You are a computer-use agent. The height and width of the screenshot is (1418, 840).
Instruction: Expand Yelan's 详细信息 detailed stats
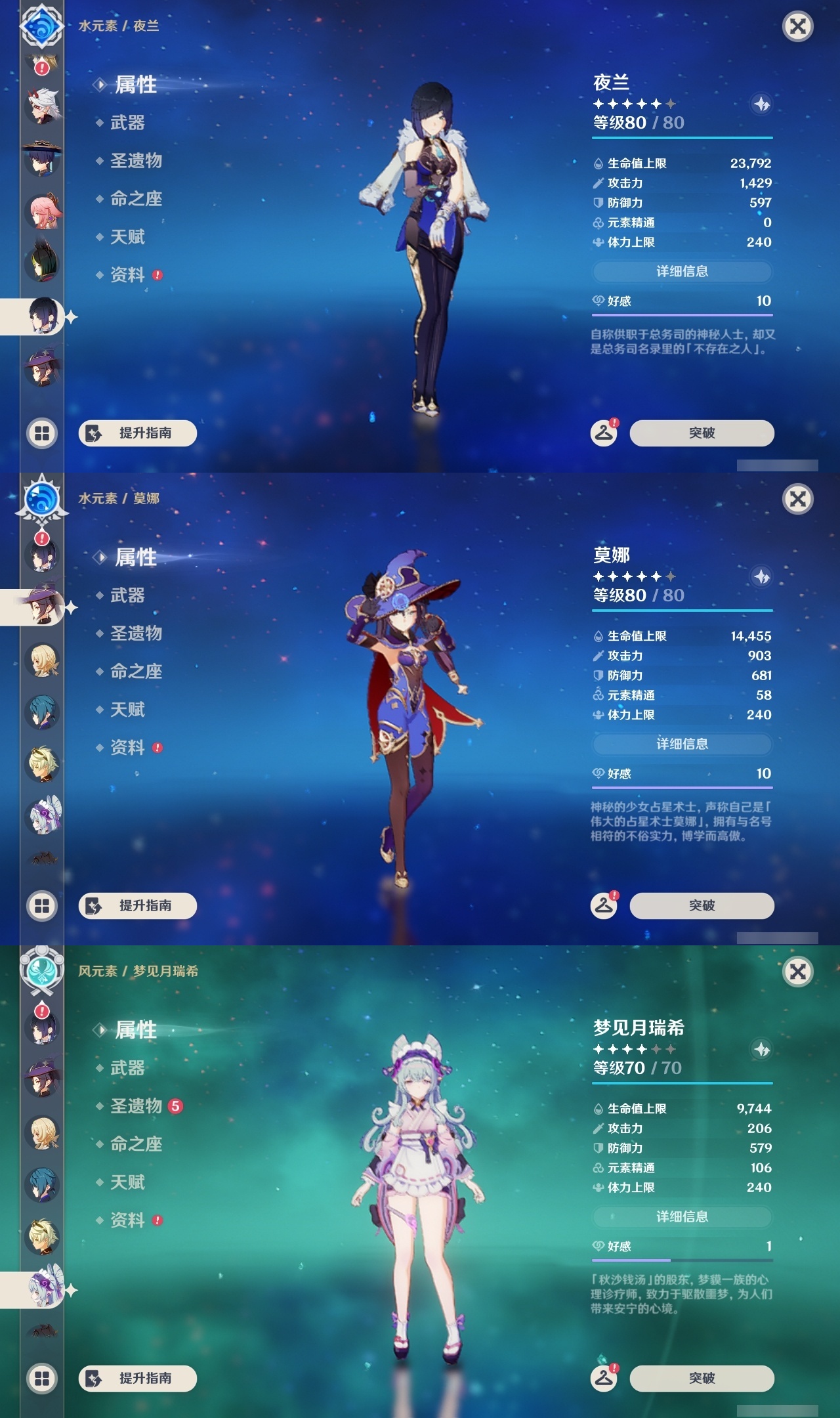point(682,272)
